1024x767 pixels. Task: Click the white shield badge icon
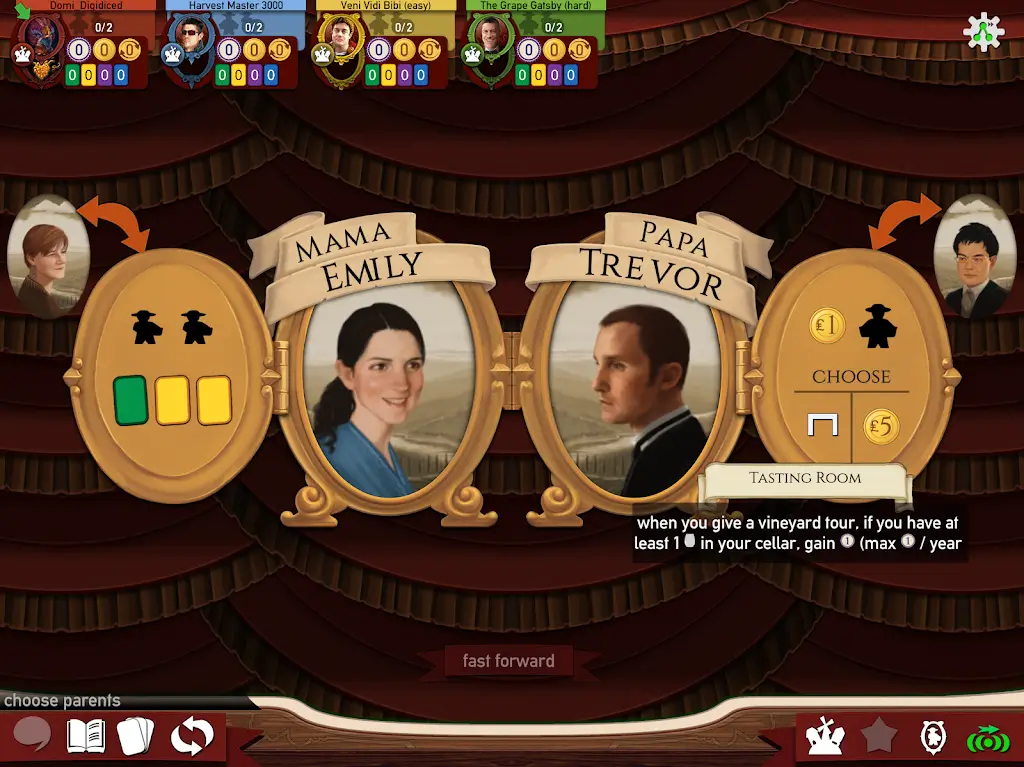932,737
